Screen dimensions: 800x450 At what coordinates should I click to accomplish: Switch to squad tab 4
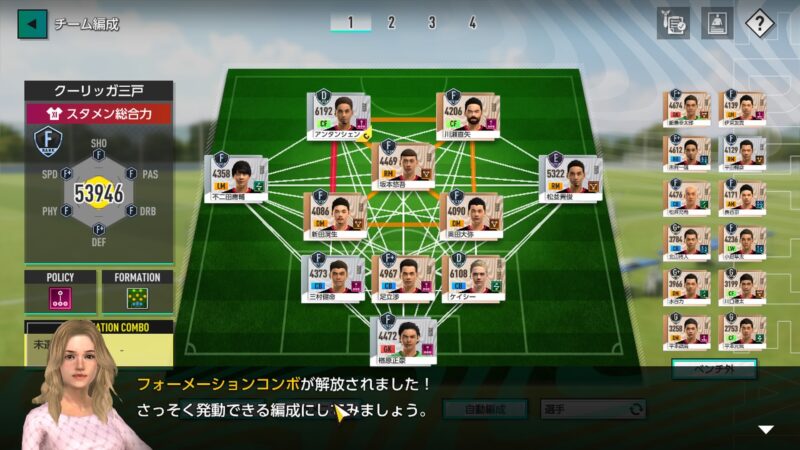(x=472, y=22)
